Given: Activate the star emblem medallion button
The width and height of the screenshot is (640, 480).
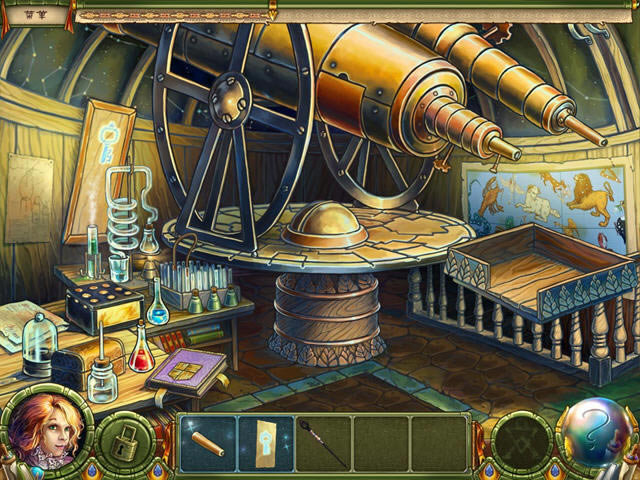Looking at the screenshot, I should point(521,440).
